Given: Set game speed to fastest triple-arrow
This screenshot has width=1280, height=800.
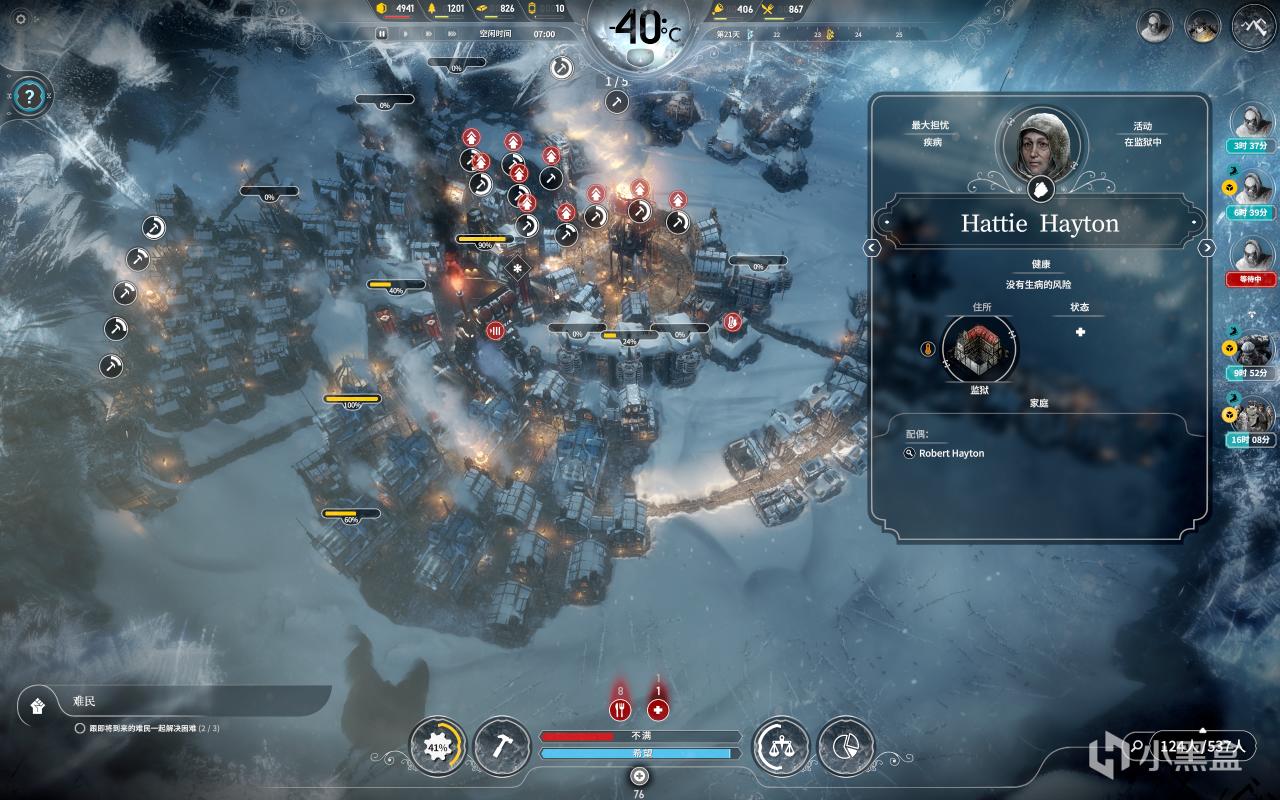Looking at the screenshot, I should (x=453, y=33).
